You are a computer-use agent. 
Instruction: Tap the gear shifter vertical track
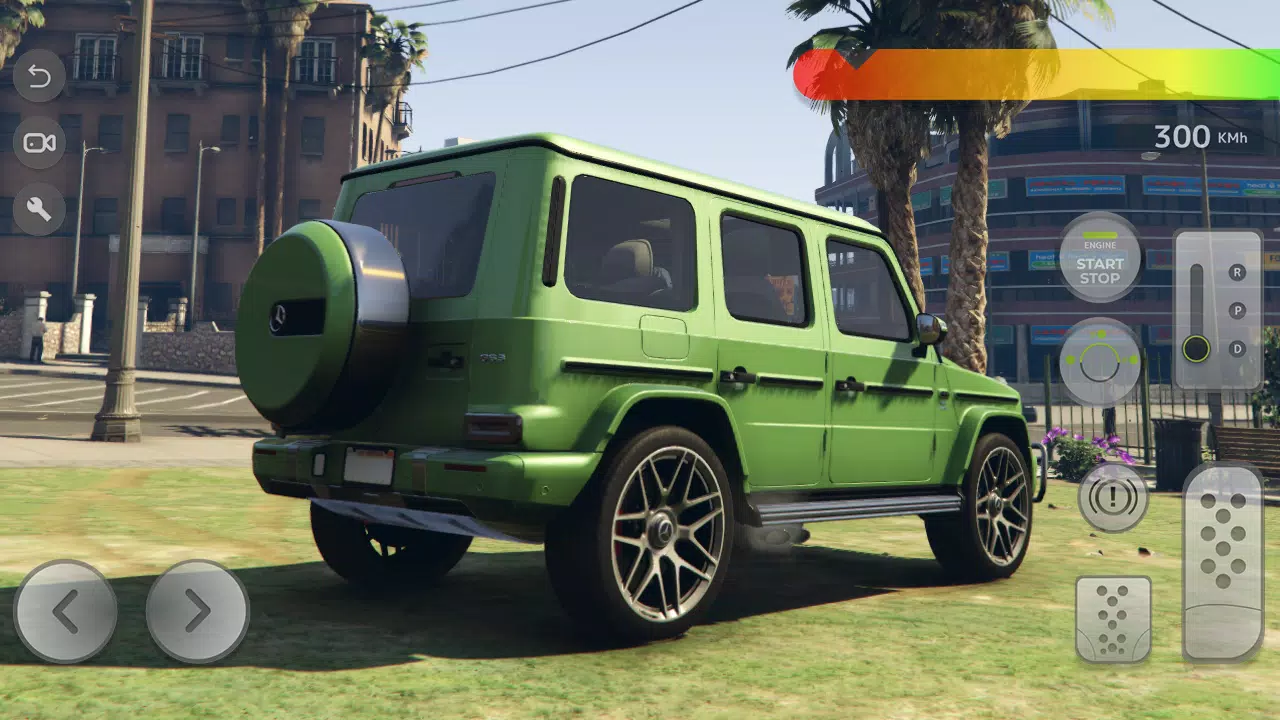(1196, 300)
